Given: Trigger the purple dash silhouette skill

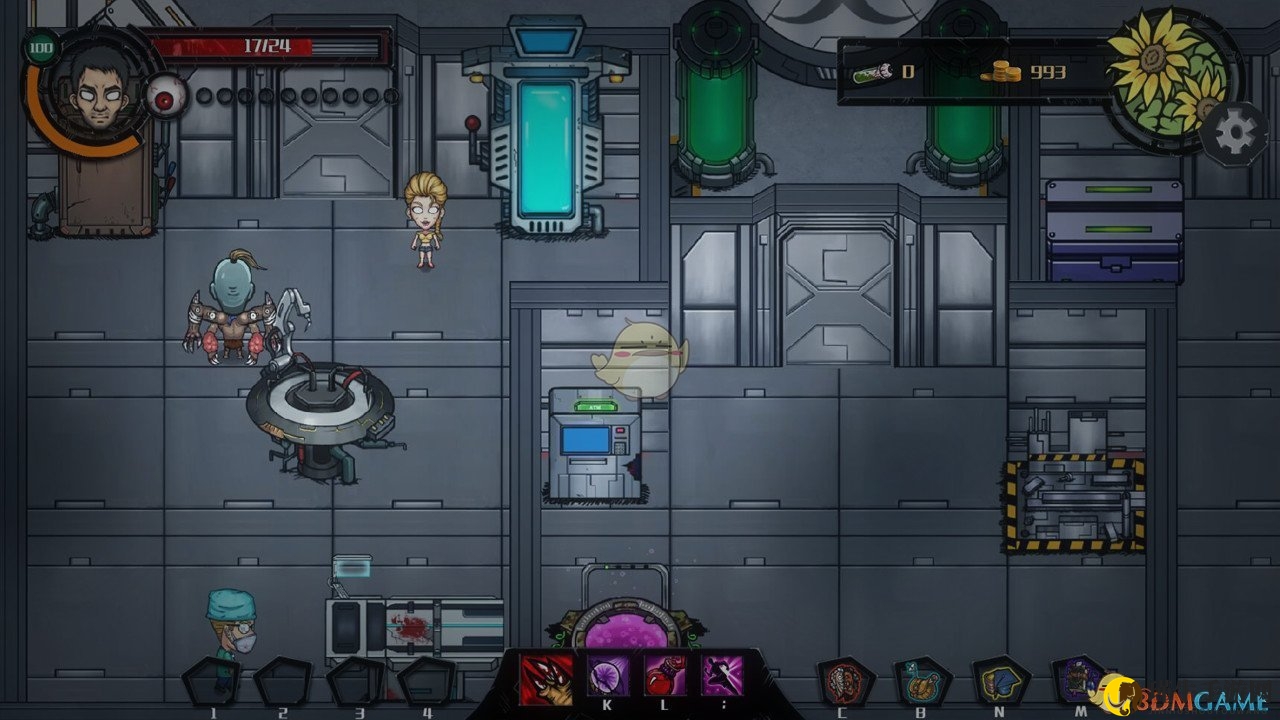Looking at the screenshot, I should 722,677.
